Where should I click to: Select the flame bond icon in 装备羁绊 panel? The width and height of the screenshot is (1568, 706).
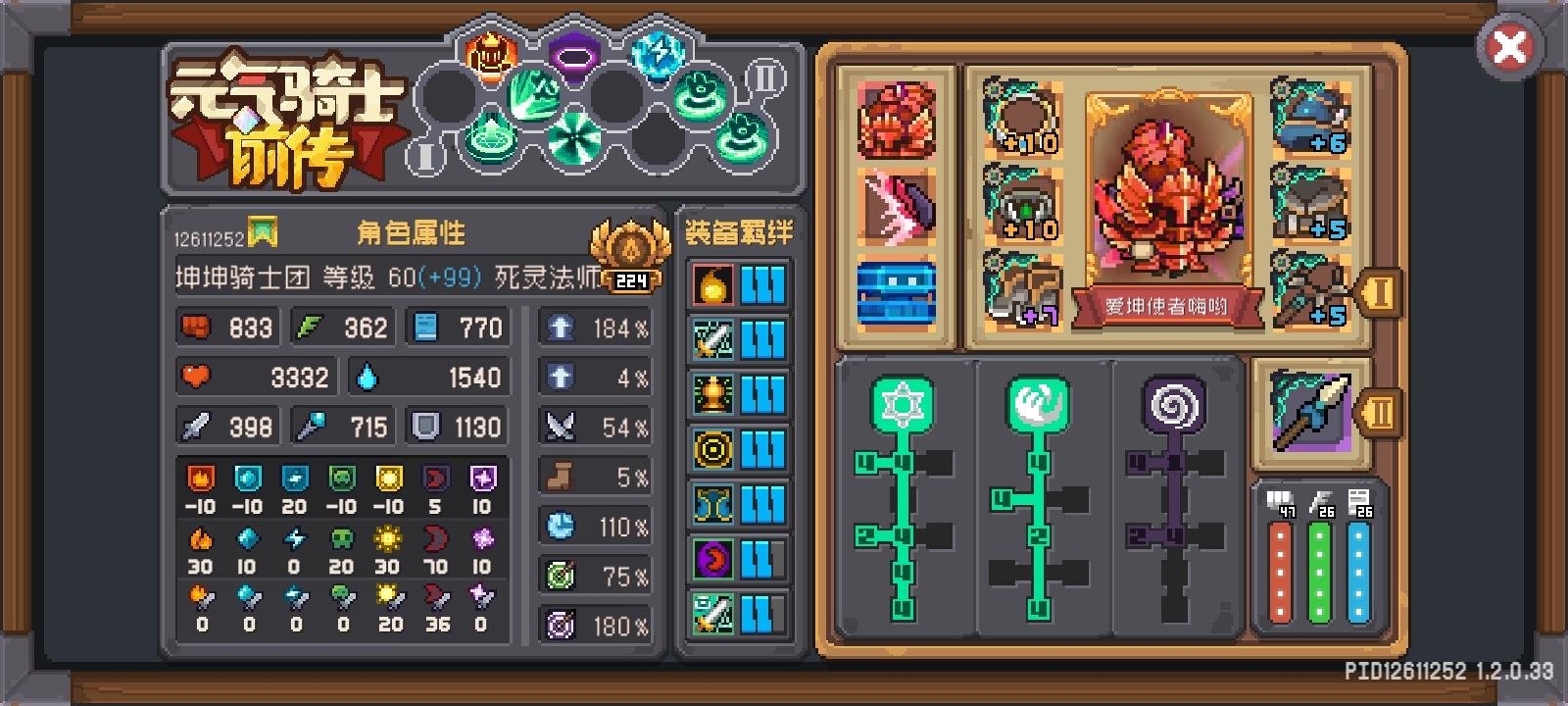tap(711, 287)
